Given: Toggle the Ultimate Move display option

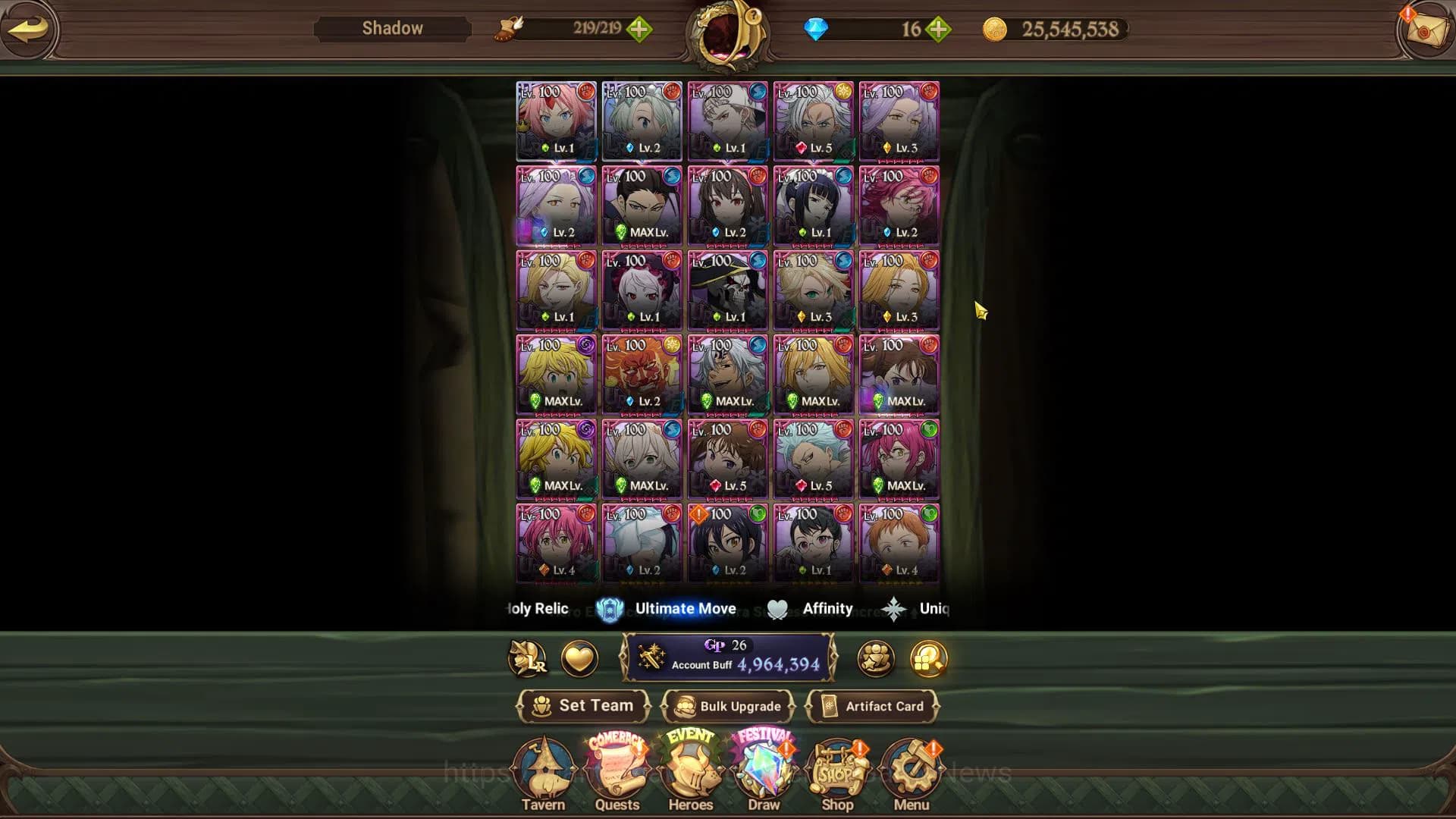Looking at the screenshot, I should click(685, 607).
